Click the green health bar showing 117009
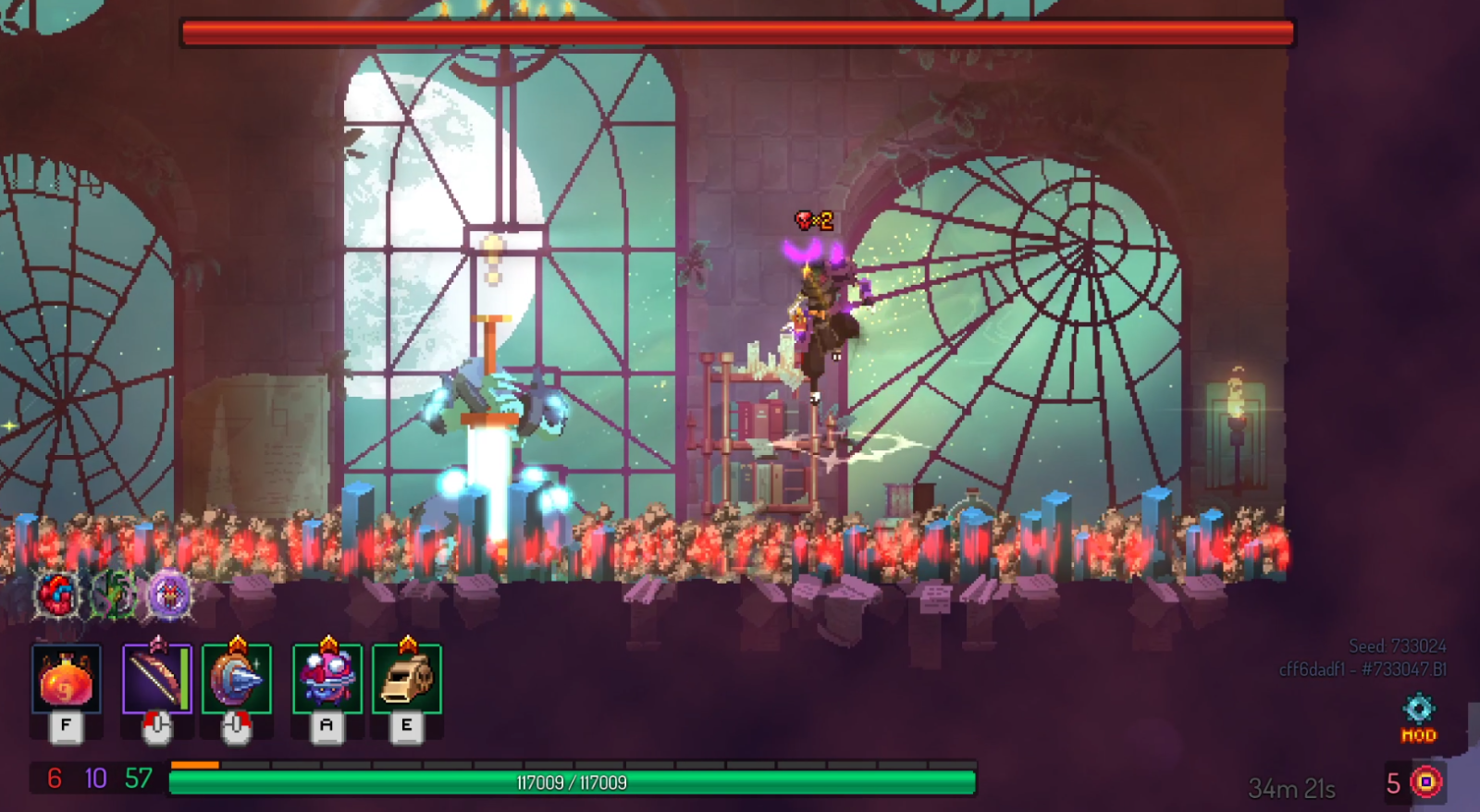The height and width of the screenshot is (812, 1480). click(x=573, y=781)
